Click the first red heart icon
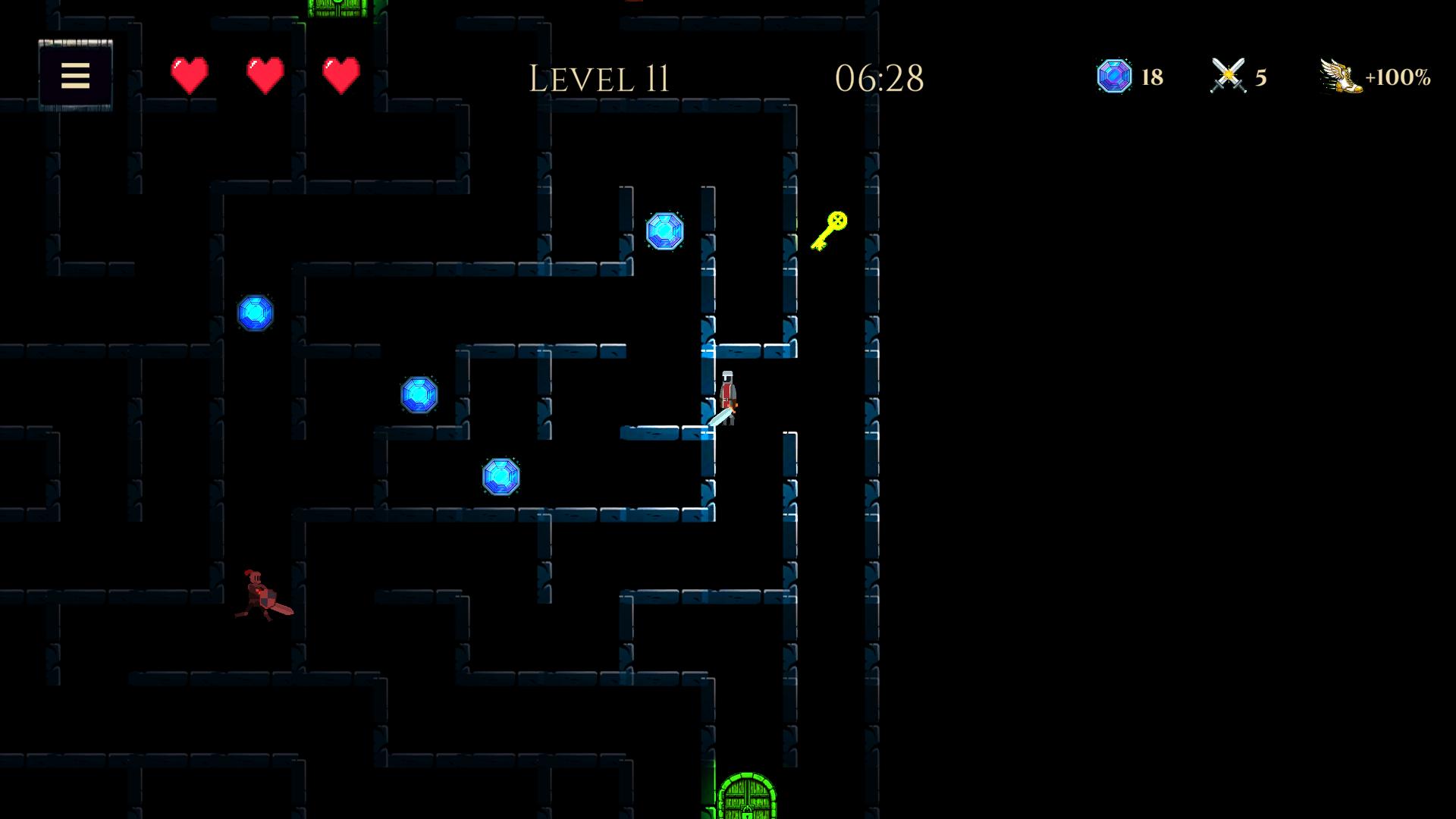 pyautogui.click(x=188, y=75)
